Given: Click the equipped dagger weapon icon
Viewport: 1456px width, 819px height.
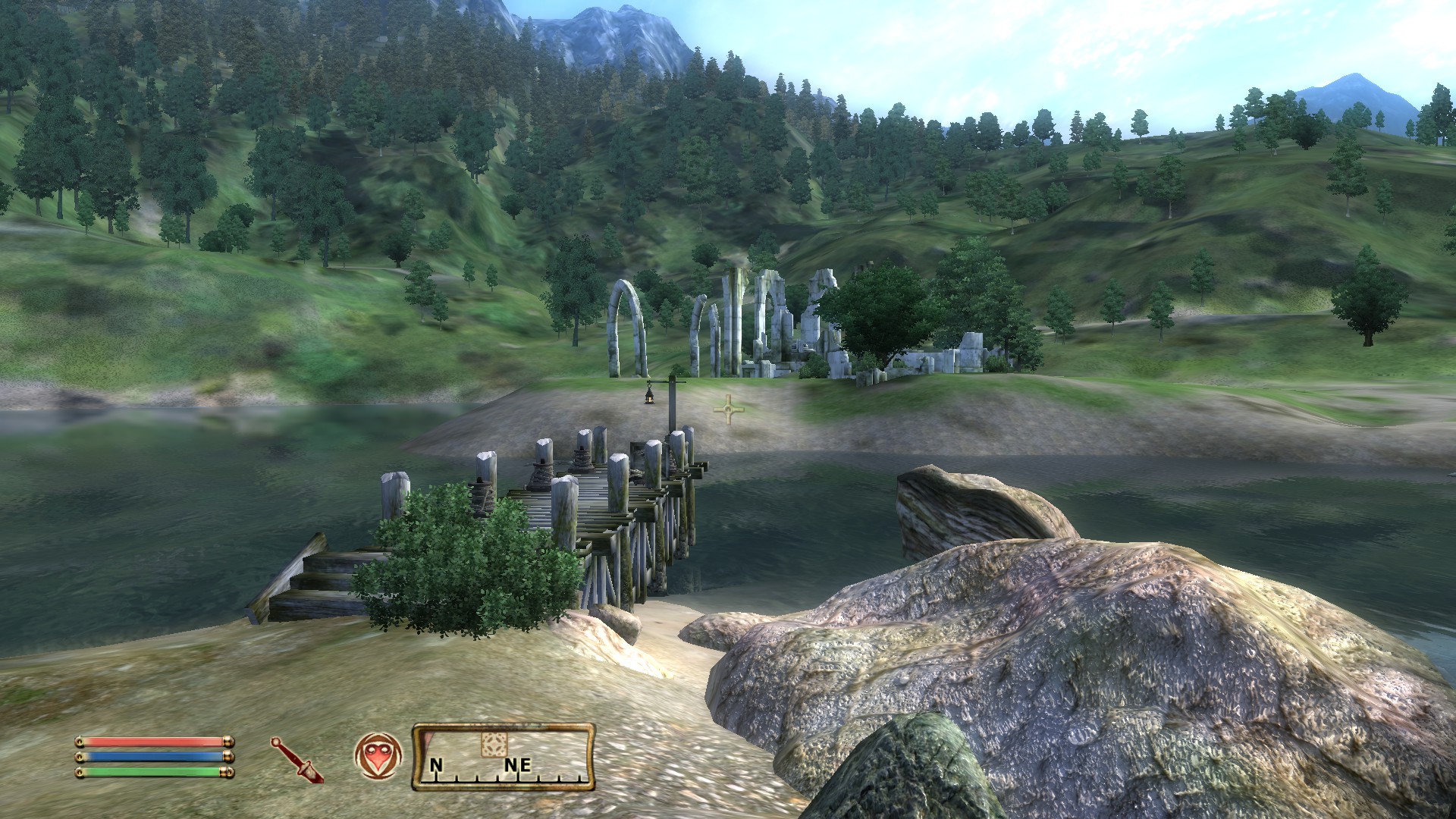Looking at the screenshot, I should coord(297,760).
